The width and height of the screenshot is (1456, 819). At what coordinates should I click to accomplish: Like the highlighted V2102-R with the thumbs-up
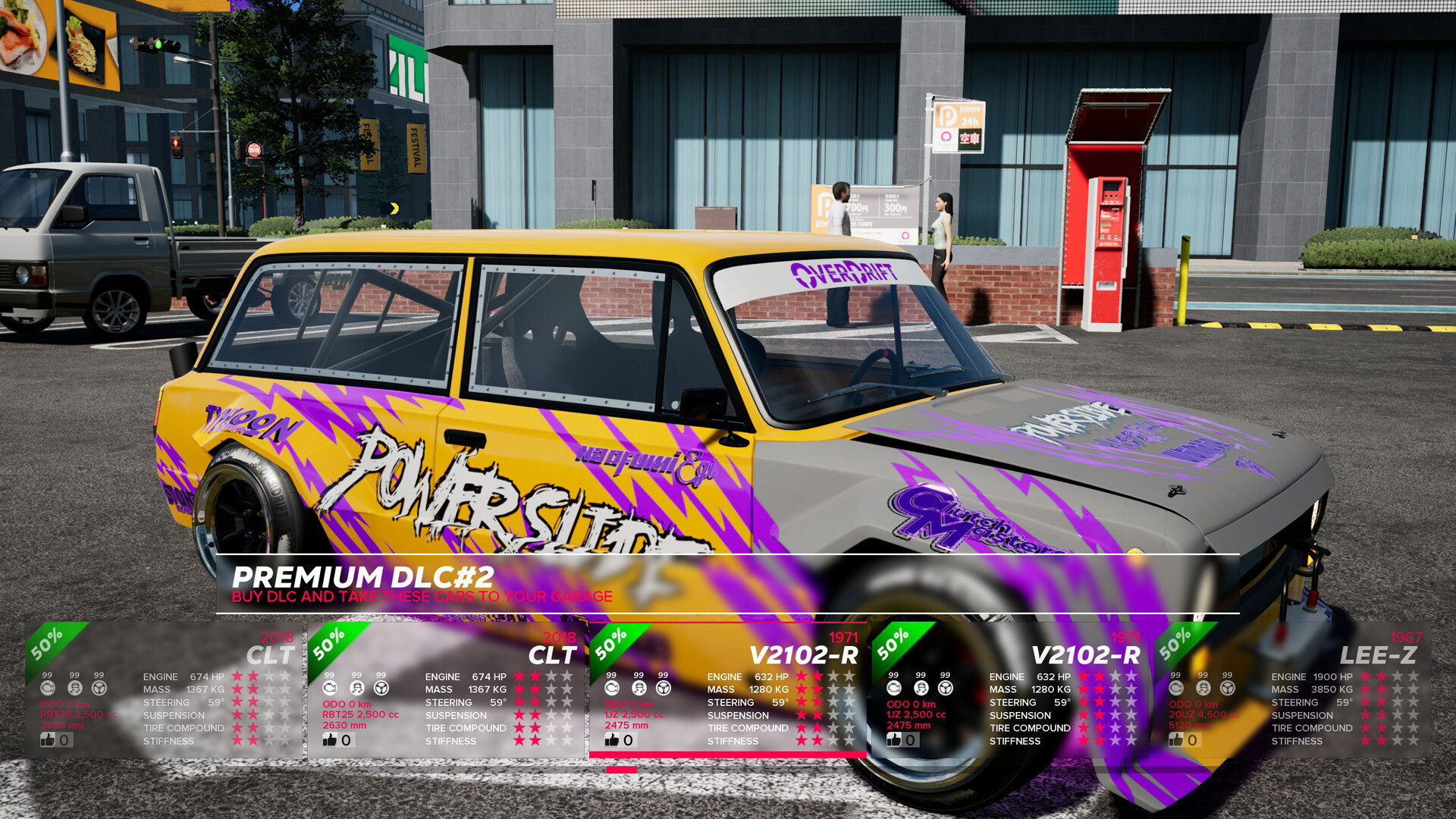click(x=610, y=740)
